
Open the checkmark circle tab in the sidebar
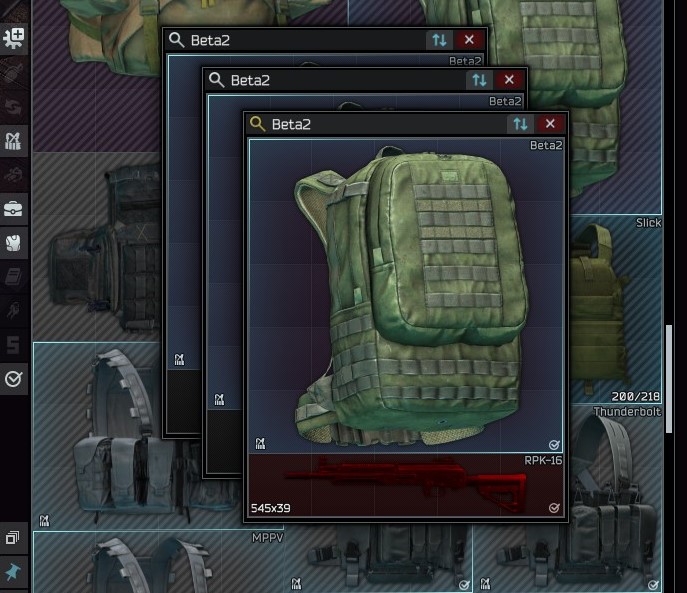point(15,379)
